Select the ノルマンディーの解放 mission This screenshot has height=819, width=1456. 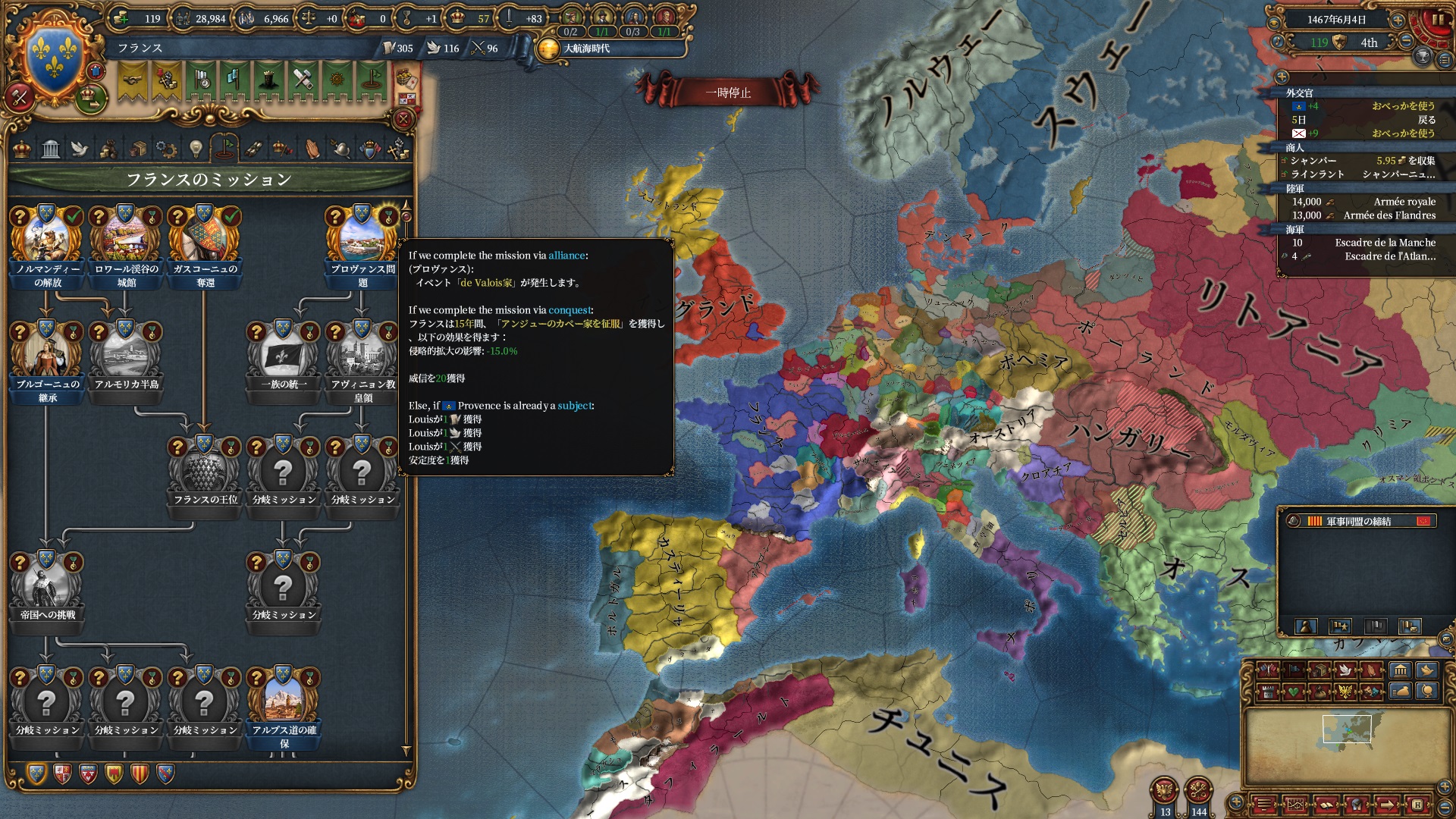click(x=47, y=241)
